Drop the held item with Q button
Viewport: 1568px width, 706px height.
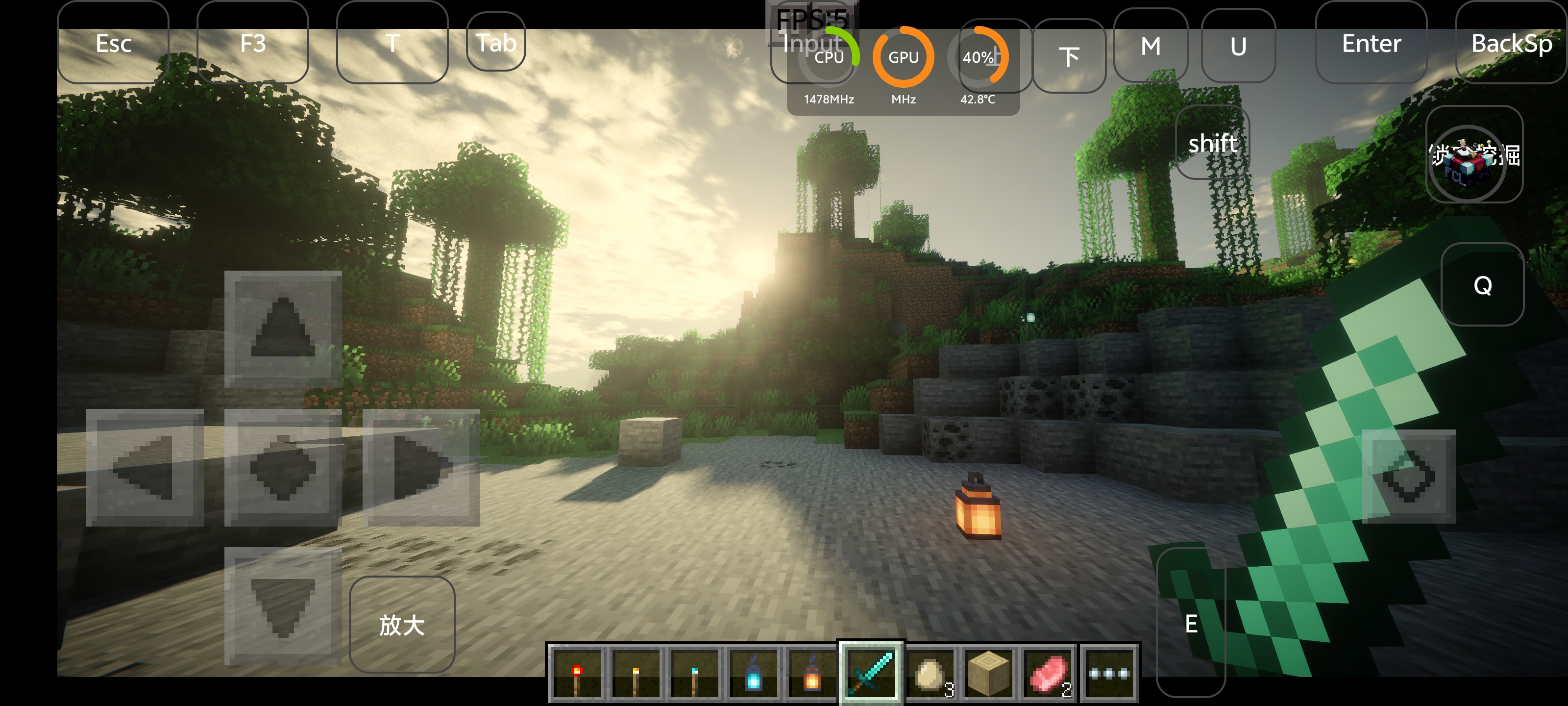[x=1482, y=285]
